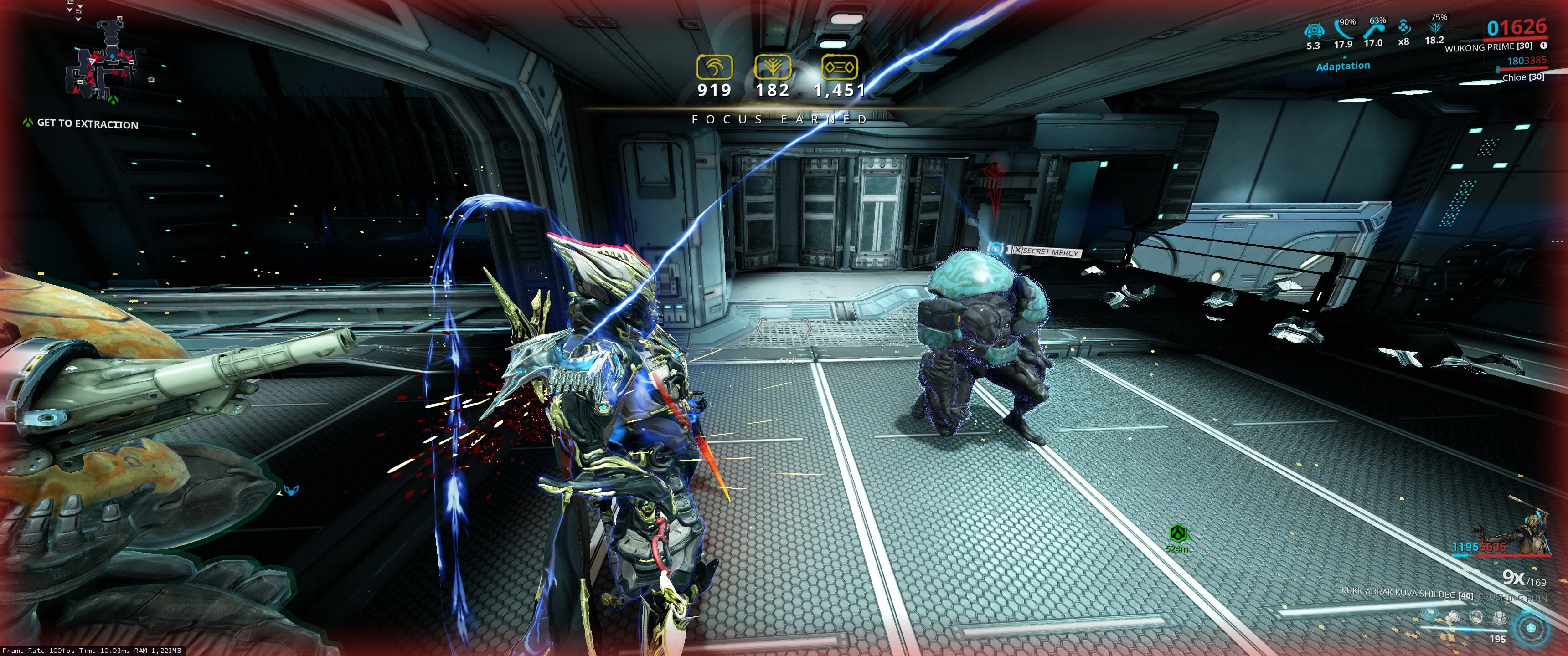
Task: Activate Wukong's third ability icon
Action: pos(1476,617)
